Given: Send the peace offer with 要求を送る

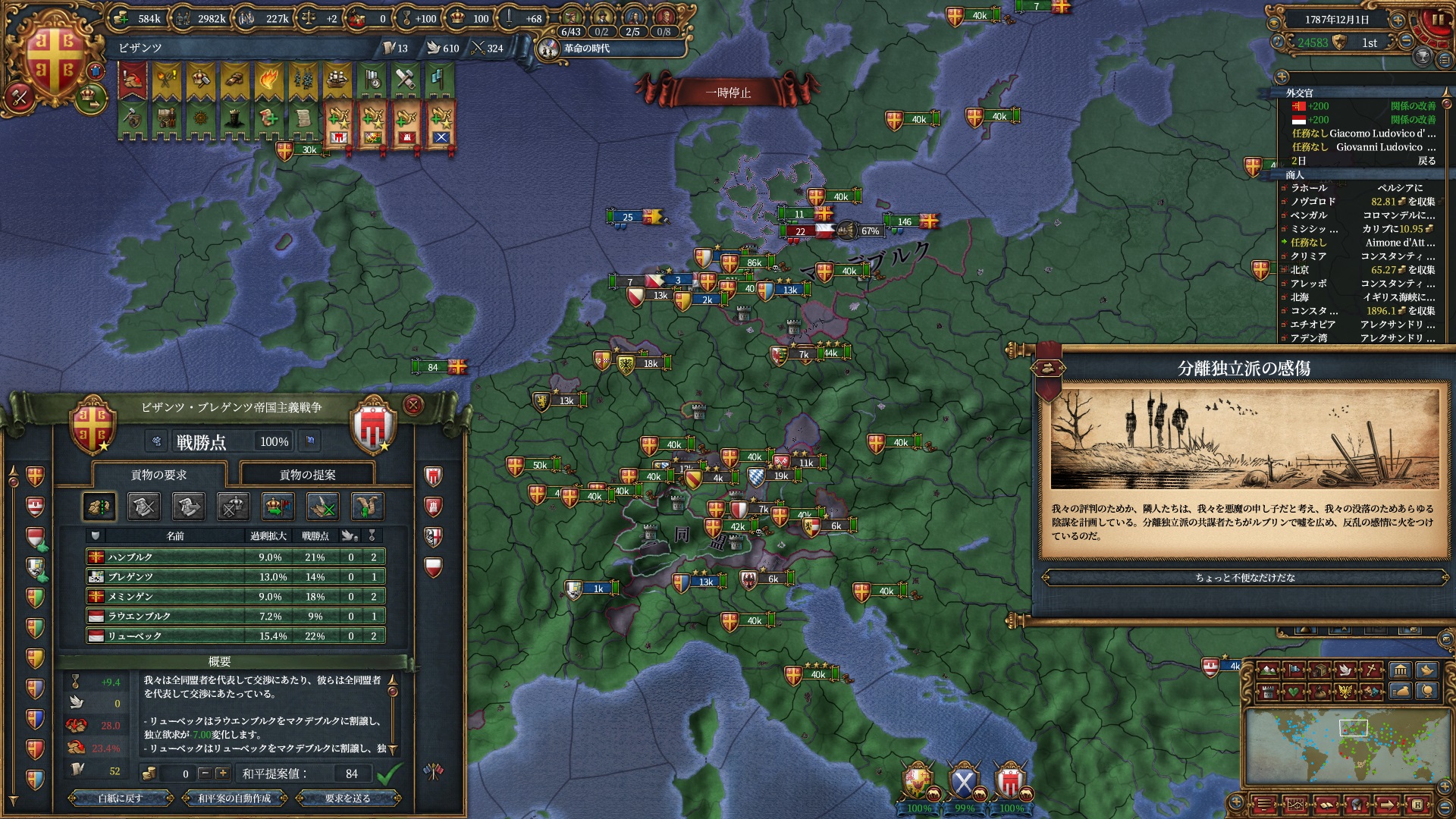Looking at the screenshot, I should click(x=347, y=799).
